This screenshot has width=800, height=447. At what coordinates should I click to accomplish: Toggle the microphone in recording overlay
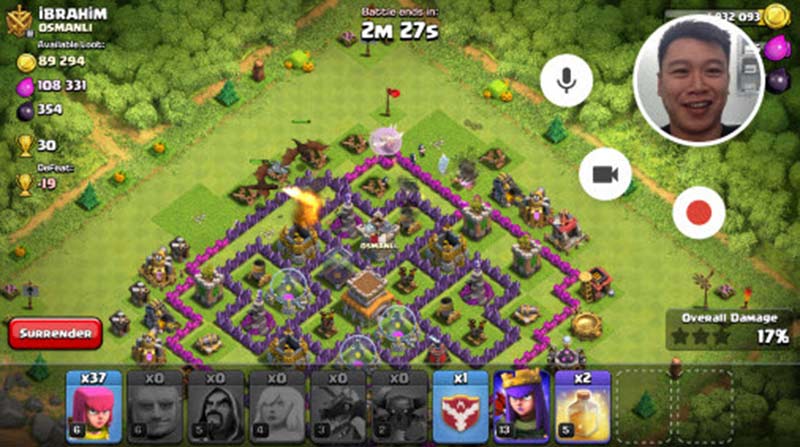[567, 80]
